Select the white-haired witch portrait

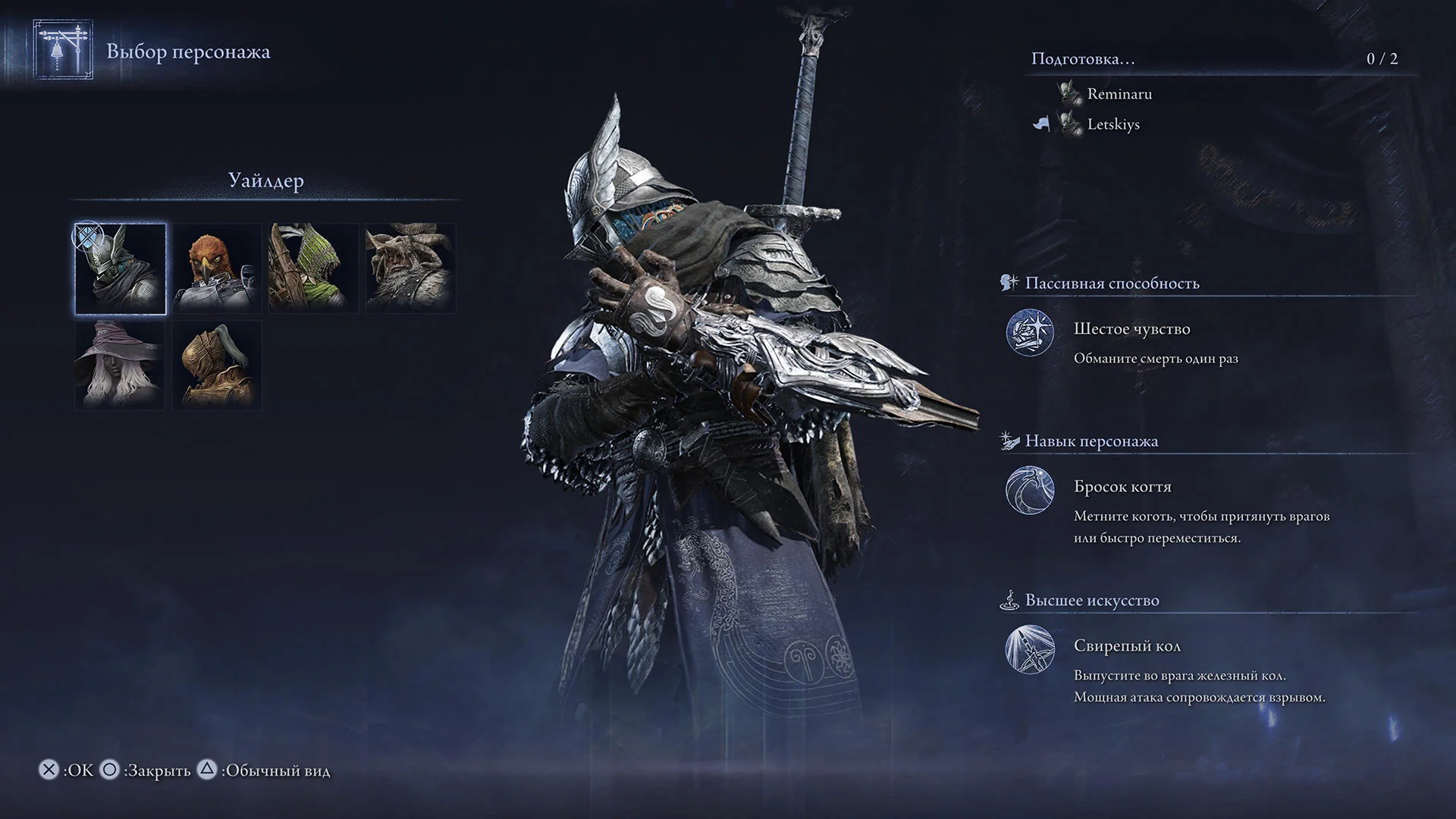pos(119,364)
